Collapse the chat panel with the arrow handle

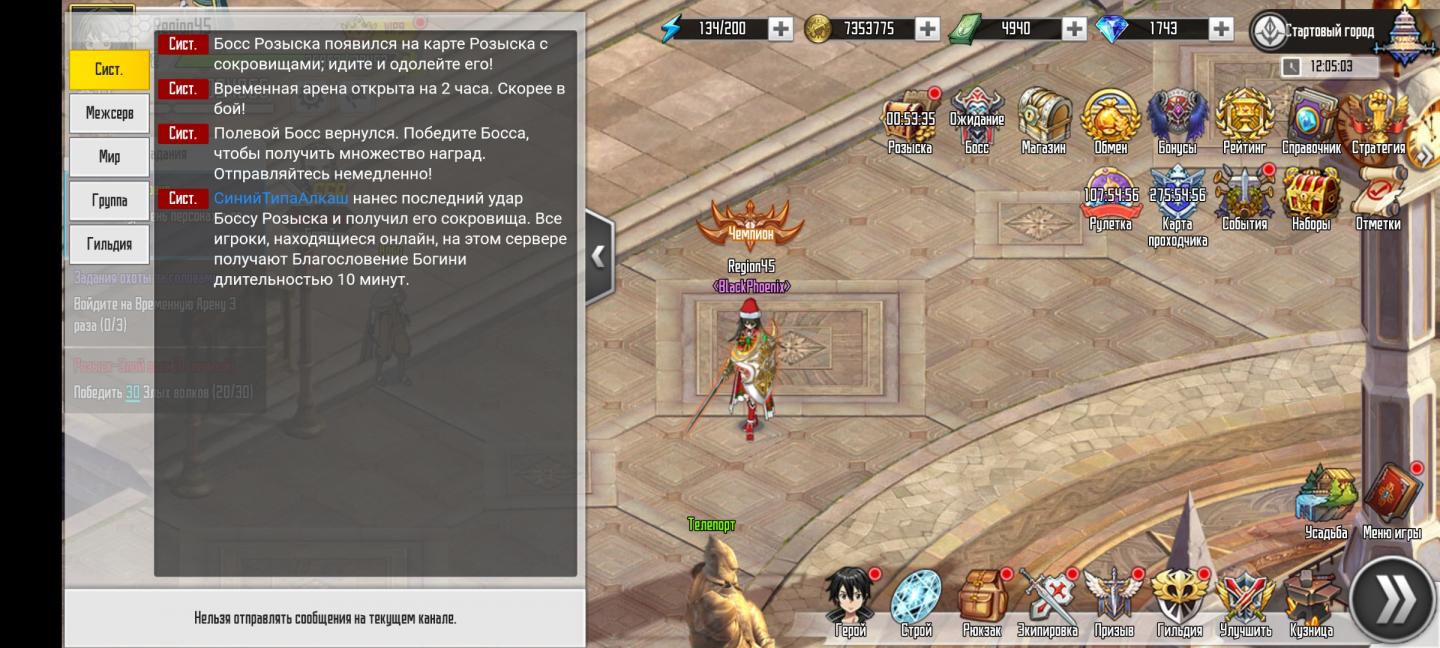[598, 256]
